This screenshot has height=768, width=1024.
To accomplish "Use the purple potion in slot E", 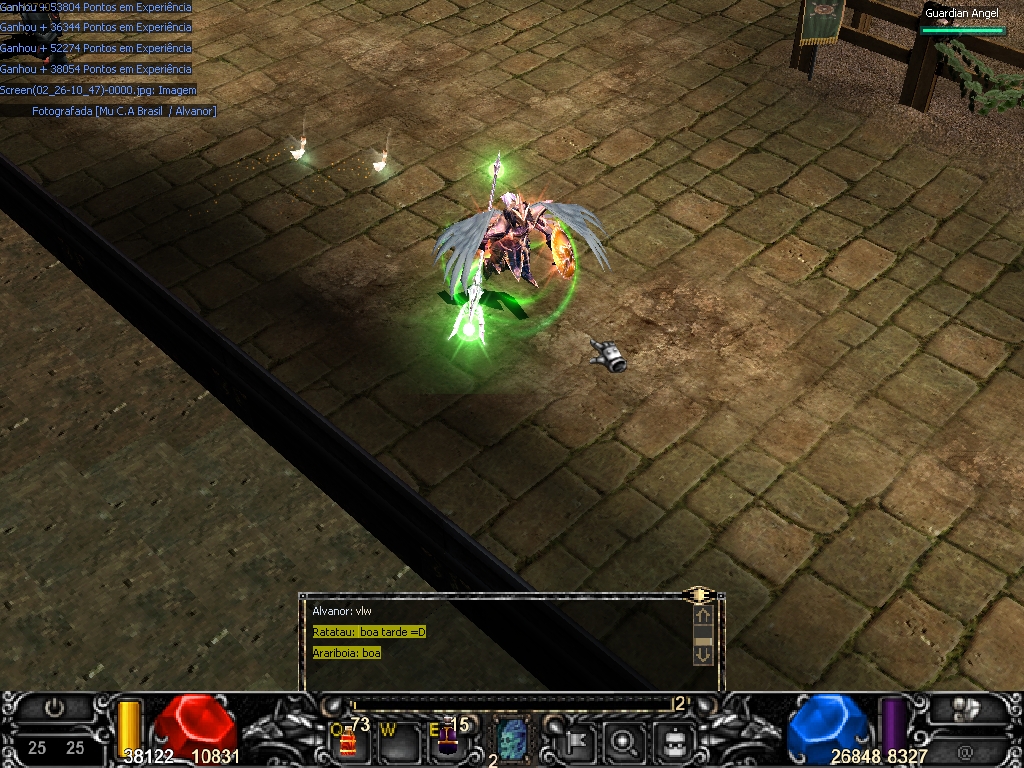I will click(446, 740).
